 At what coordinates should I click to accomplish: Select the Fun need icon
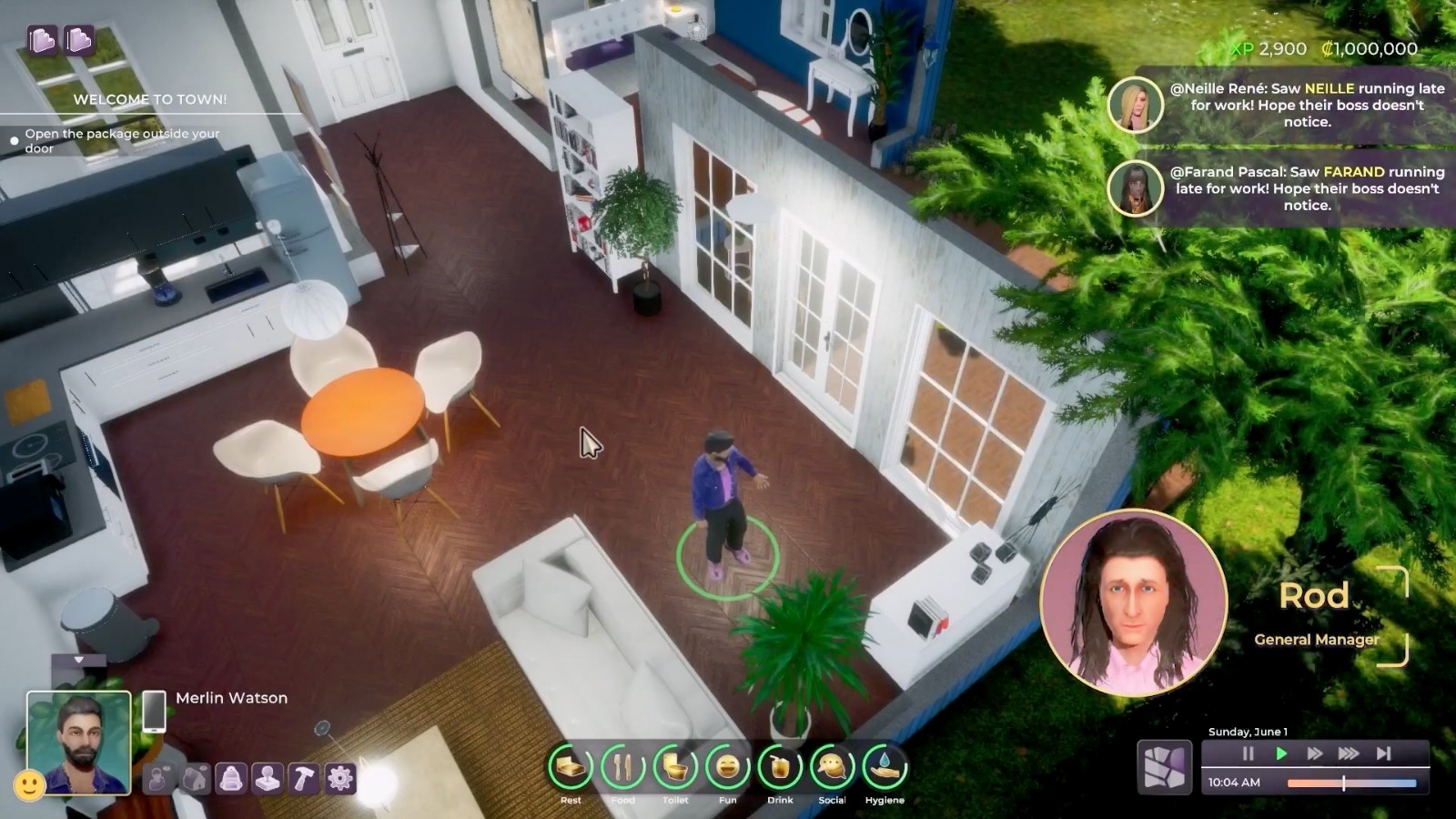(727, 769)
